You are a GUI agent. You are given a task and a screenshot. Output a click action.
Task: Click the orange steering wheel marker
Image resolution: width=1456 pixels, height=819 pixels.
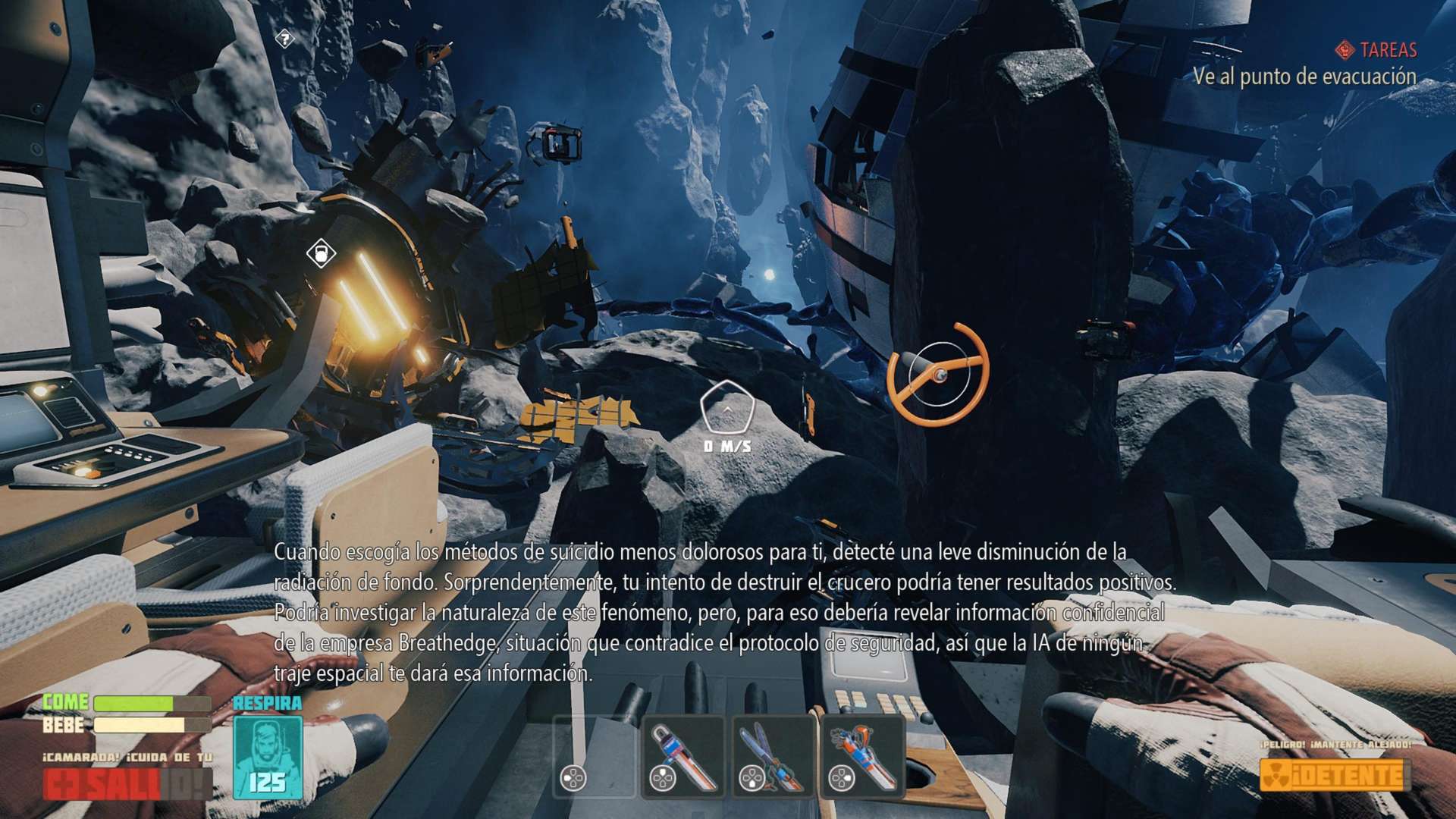[938, 374]
